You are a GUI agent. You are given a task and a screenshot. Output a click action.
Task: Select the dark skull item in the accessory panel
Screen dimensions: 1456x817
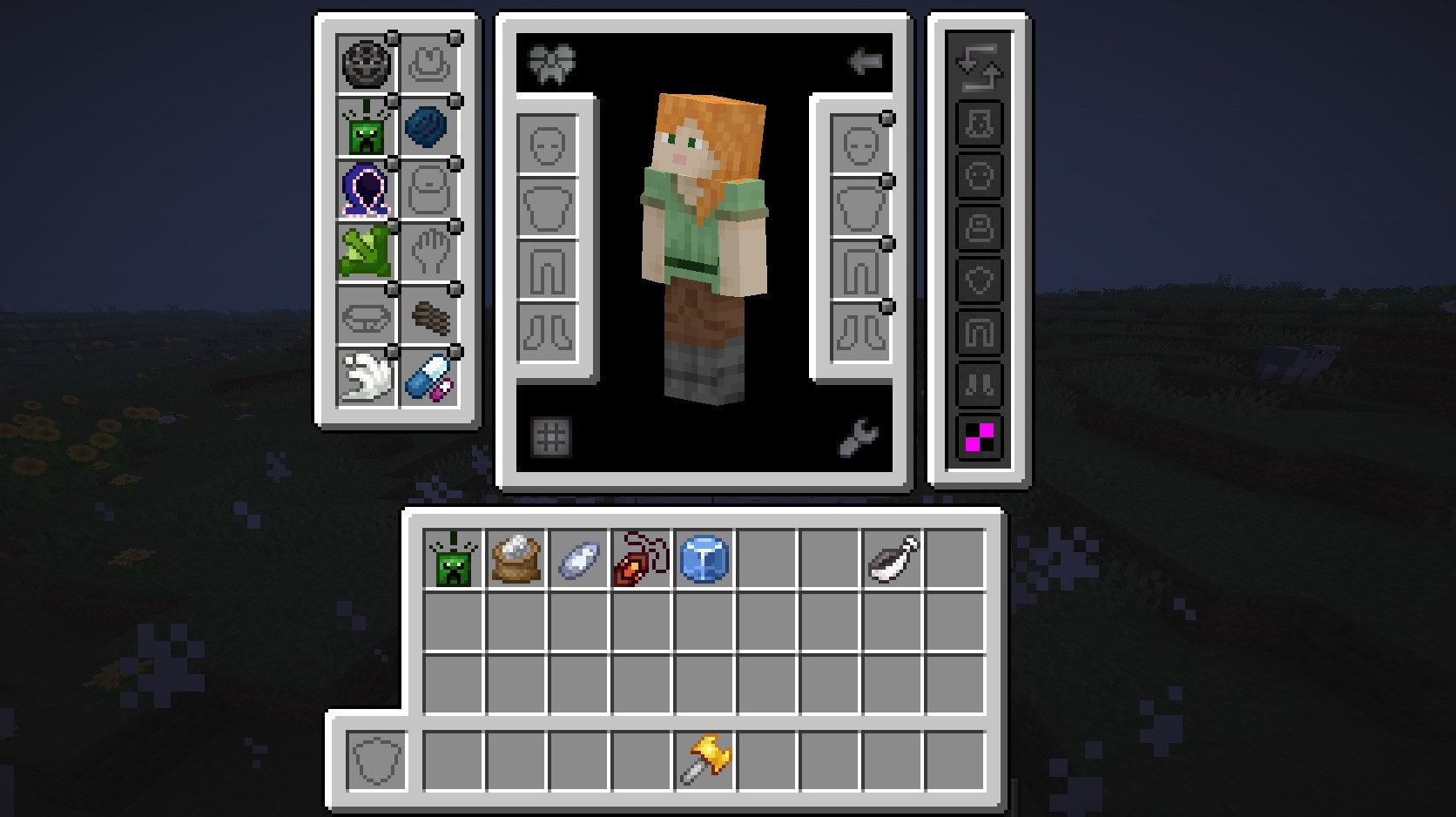point(365,64)
